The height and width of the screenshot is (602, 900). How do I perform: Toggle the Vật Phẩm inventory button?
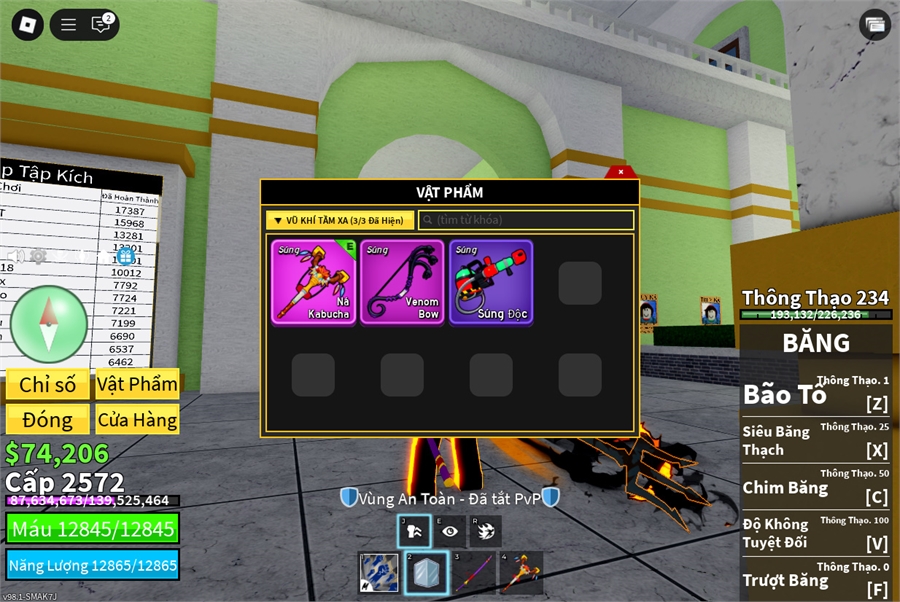pyautogui.click(x=138, y=385)
